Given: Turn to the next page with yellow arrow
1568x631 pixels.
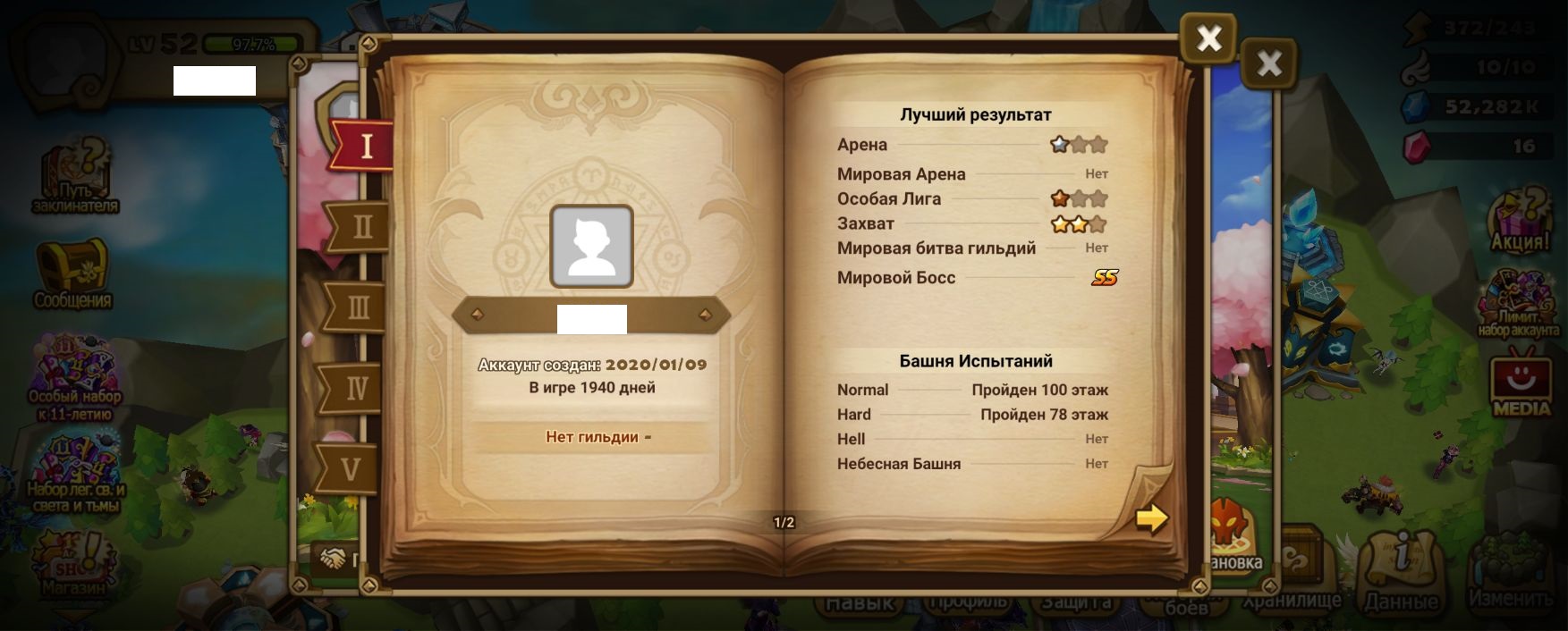Looking at the screenshot, I should tap(1151, 517).
